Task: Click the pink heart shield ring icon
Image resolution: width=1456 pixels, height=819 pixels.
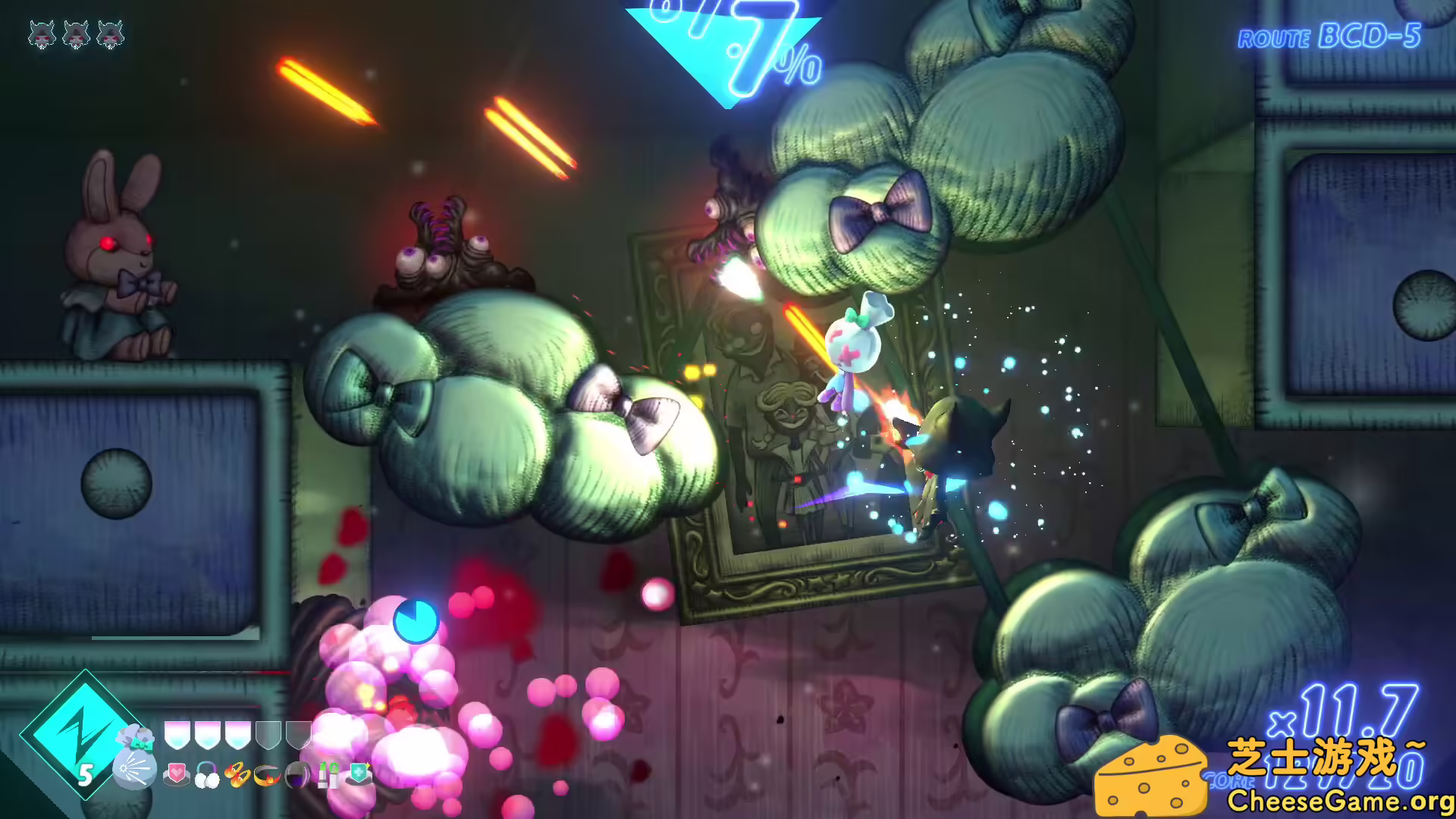Action: click(175, 774)
